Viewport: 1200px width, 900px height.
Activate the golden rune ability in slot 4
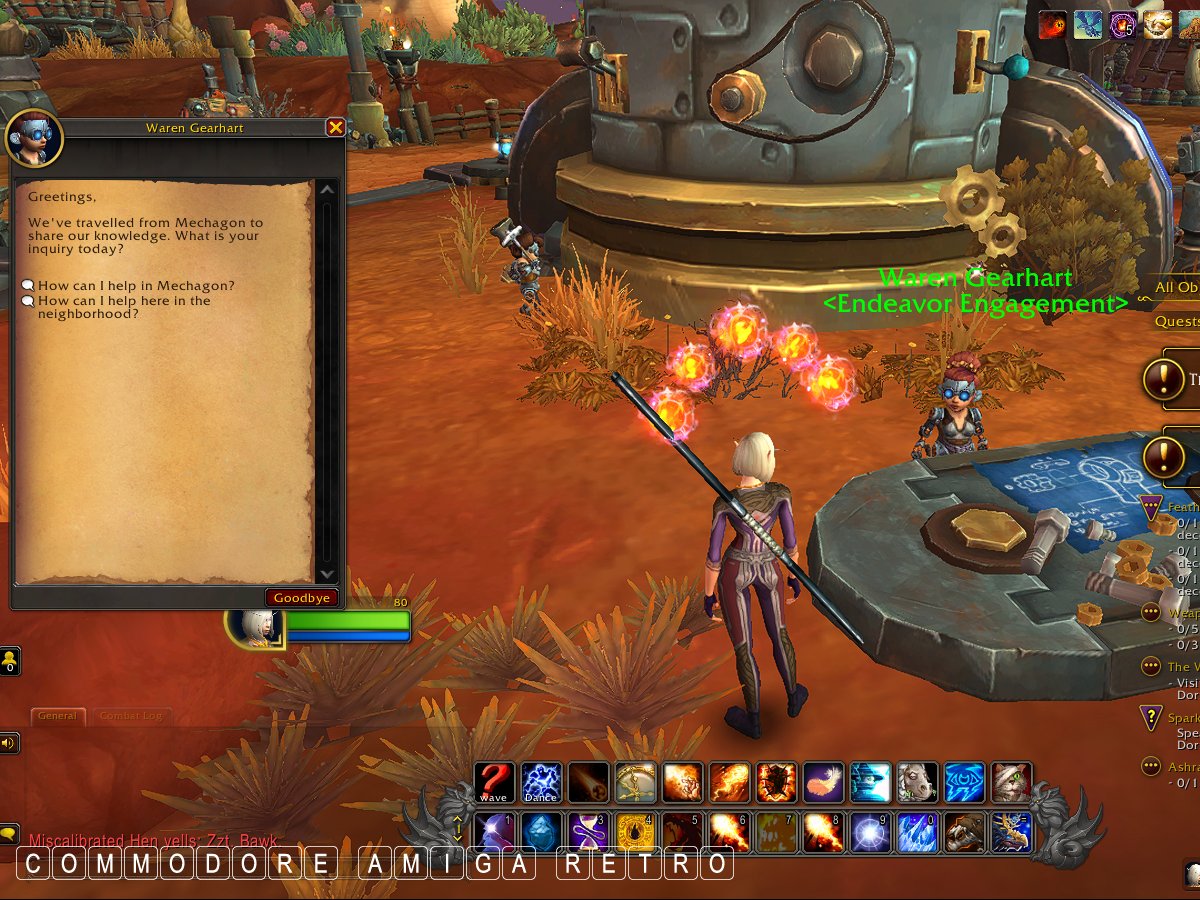635,832
